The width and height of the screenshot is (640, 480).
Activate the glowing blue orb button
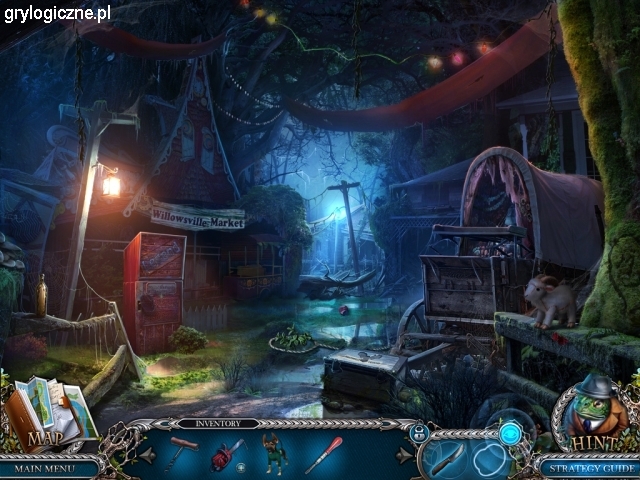click(x=511, y=433)
